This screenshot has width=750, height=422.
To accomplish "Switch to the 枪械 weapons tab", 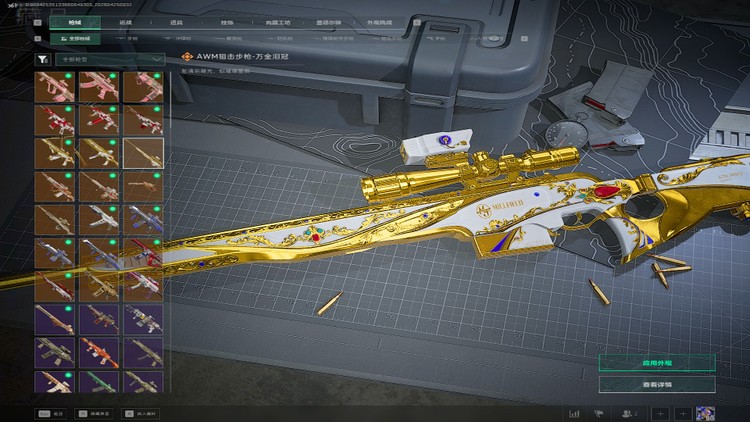I will click(74, 20).
